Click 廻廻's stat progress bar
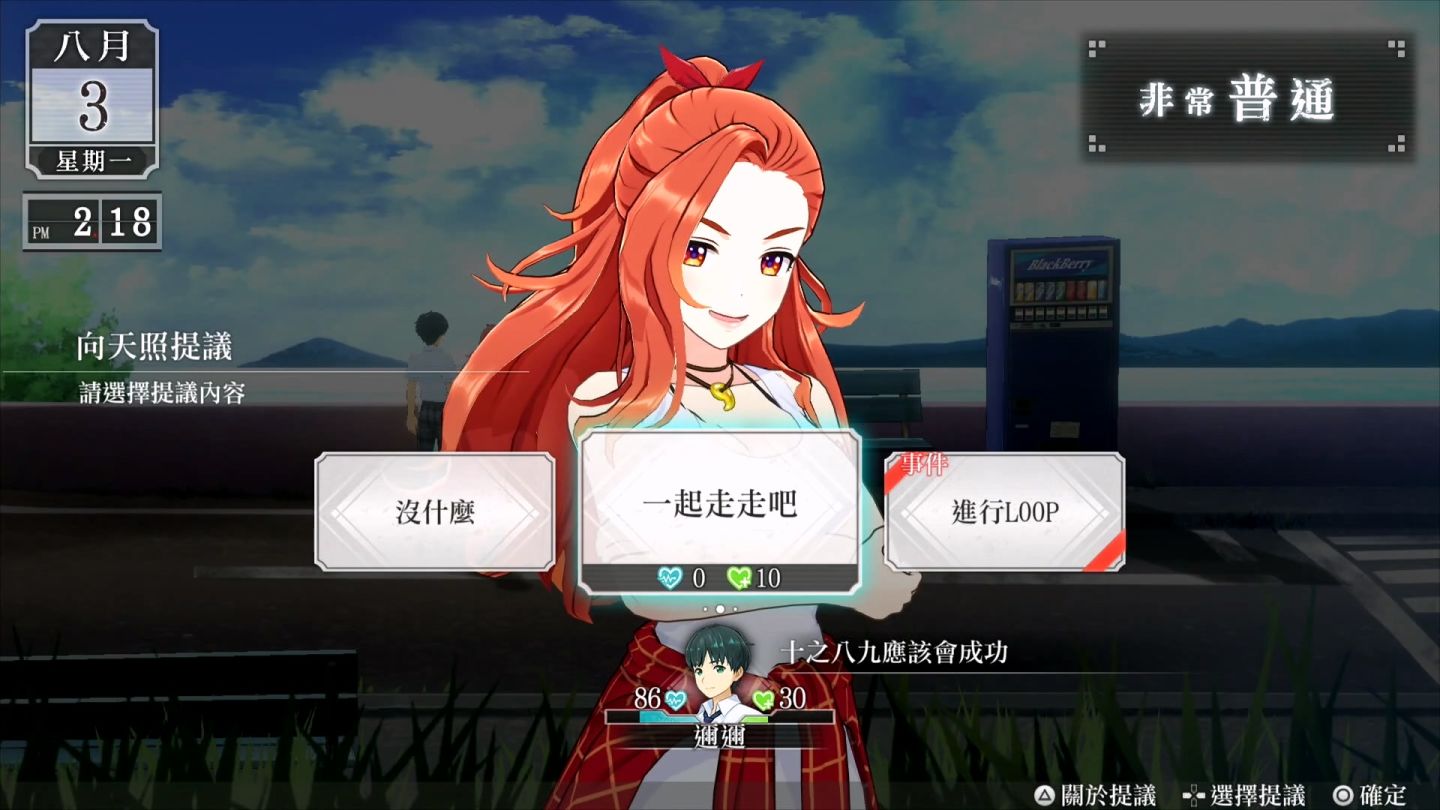Viewport: 1440px width, 810px height. coord(722,716)
